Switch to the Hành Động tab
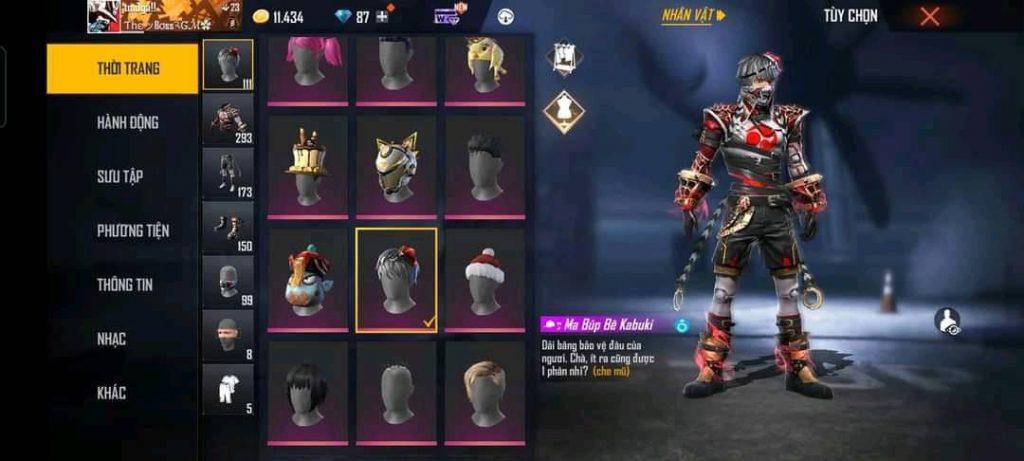Screen dimensions: 1024x461 (x=127, y=122)
